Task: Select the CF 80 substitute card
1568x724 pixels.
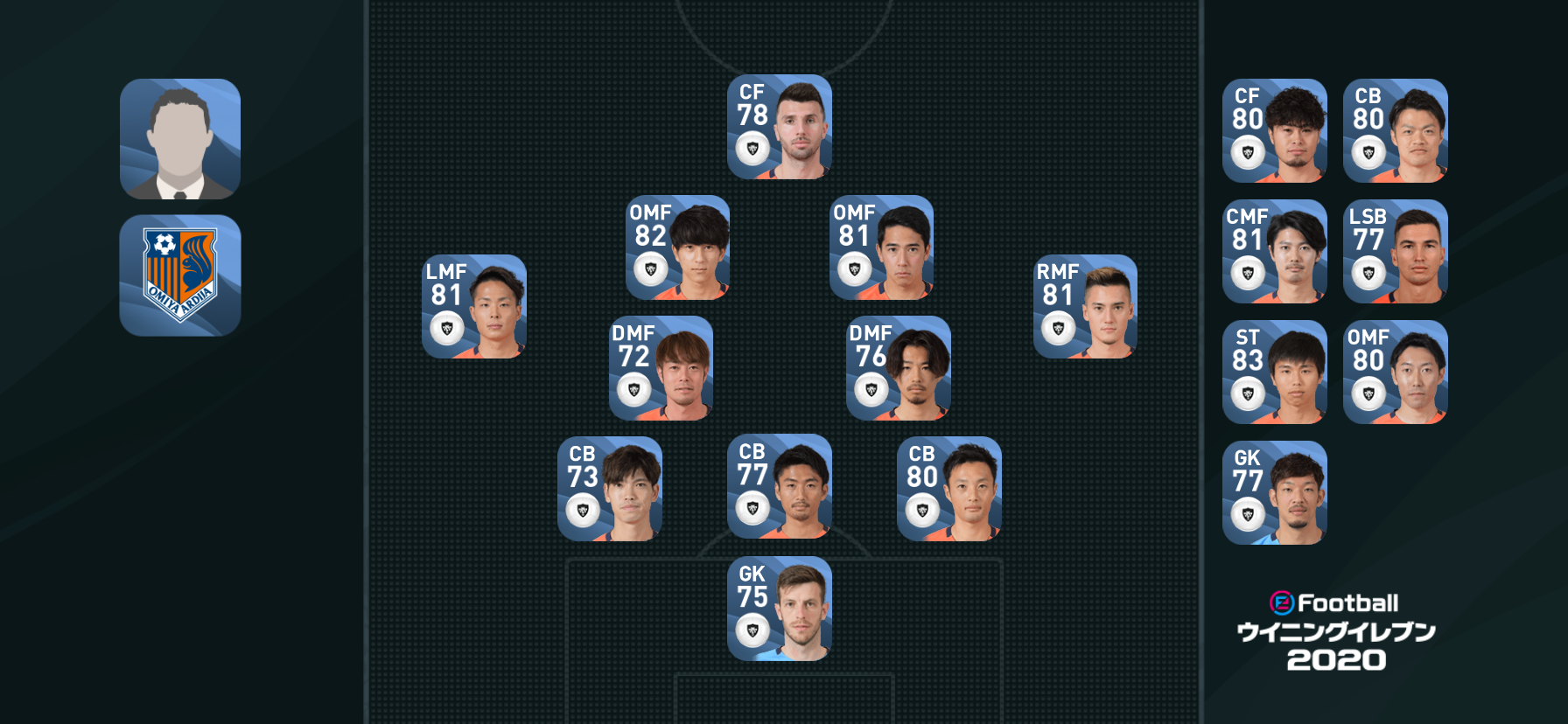Action: [1274, 130]
